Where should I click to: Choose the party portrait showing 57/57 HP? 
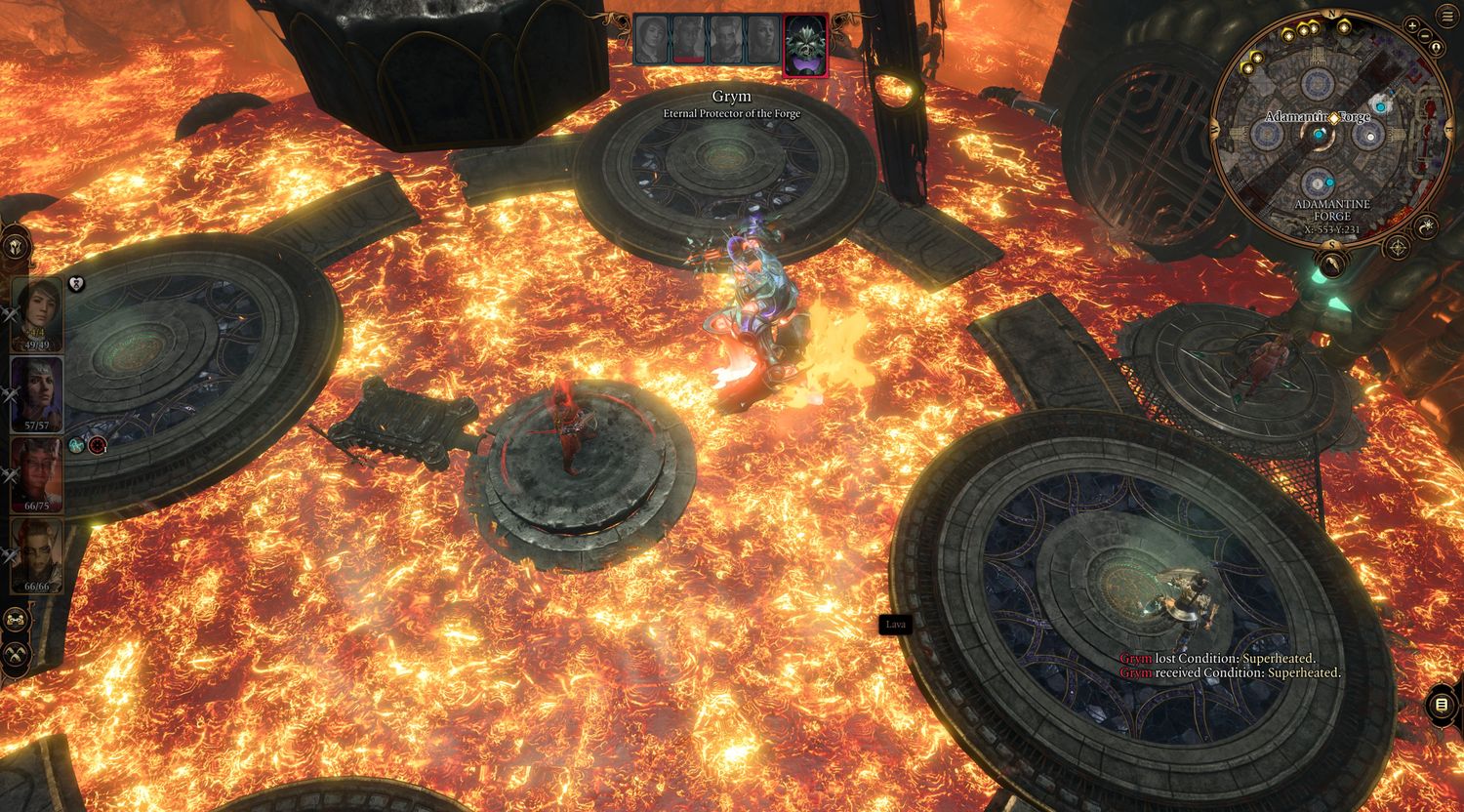pos(37,392)
